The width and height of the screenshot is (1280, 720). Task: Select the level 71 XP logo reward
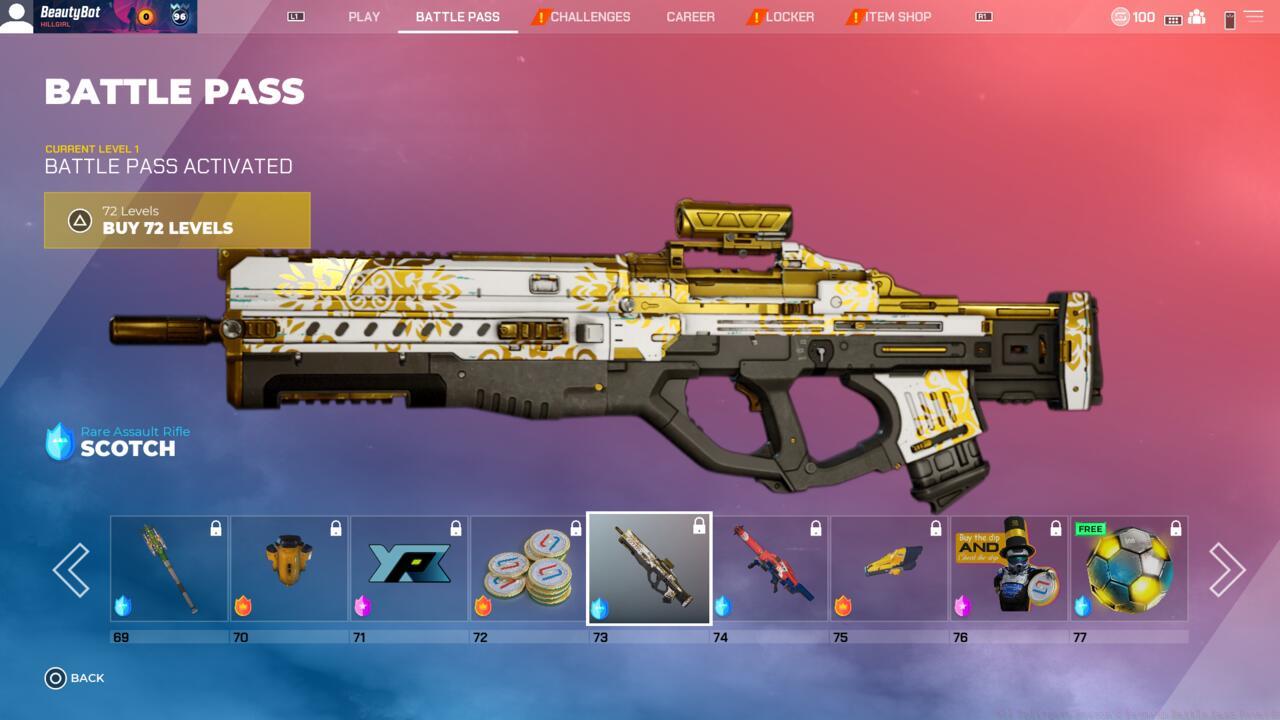tap(409, 569)
